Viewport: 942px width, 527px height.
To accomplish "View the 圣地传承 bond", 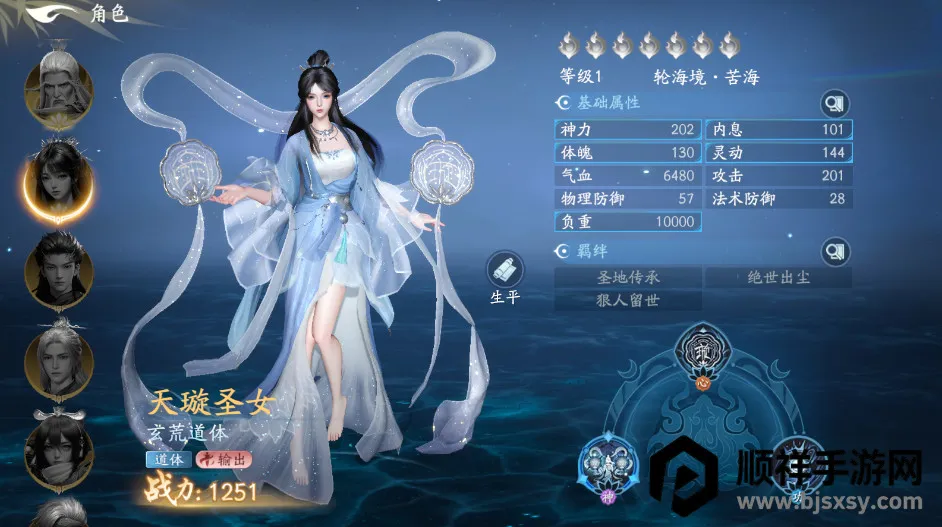I will tap(628, 277).
